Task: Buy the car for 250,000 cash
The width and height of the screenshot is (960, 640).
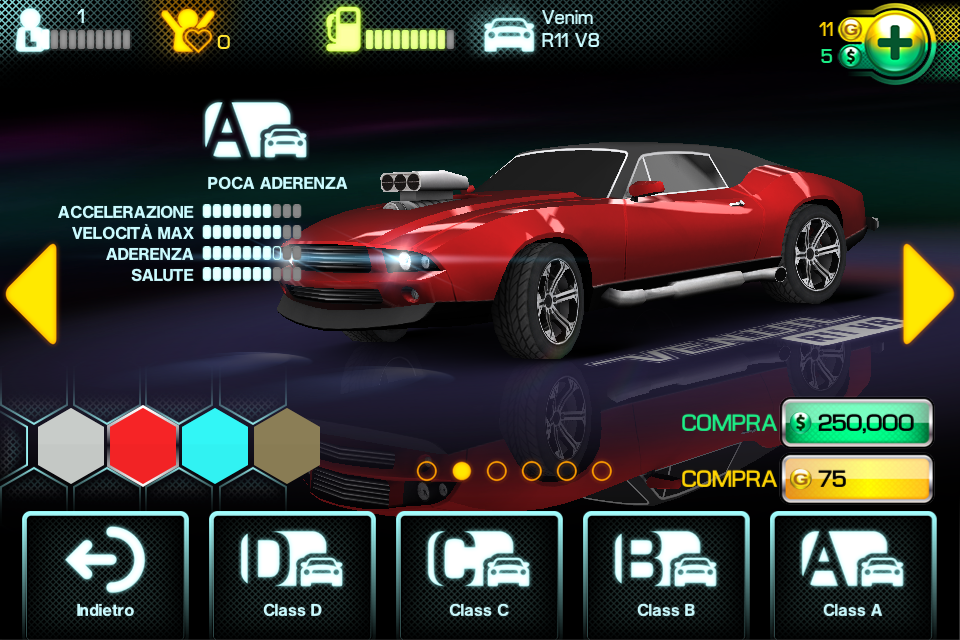Action: 857,423
